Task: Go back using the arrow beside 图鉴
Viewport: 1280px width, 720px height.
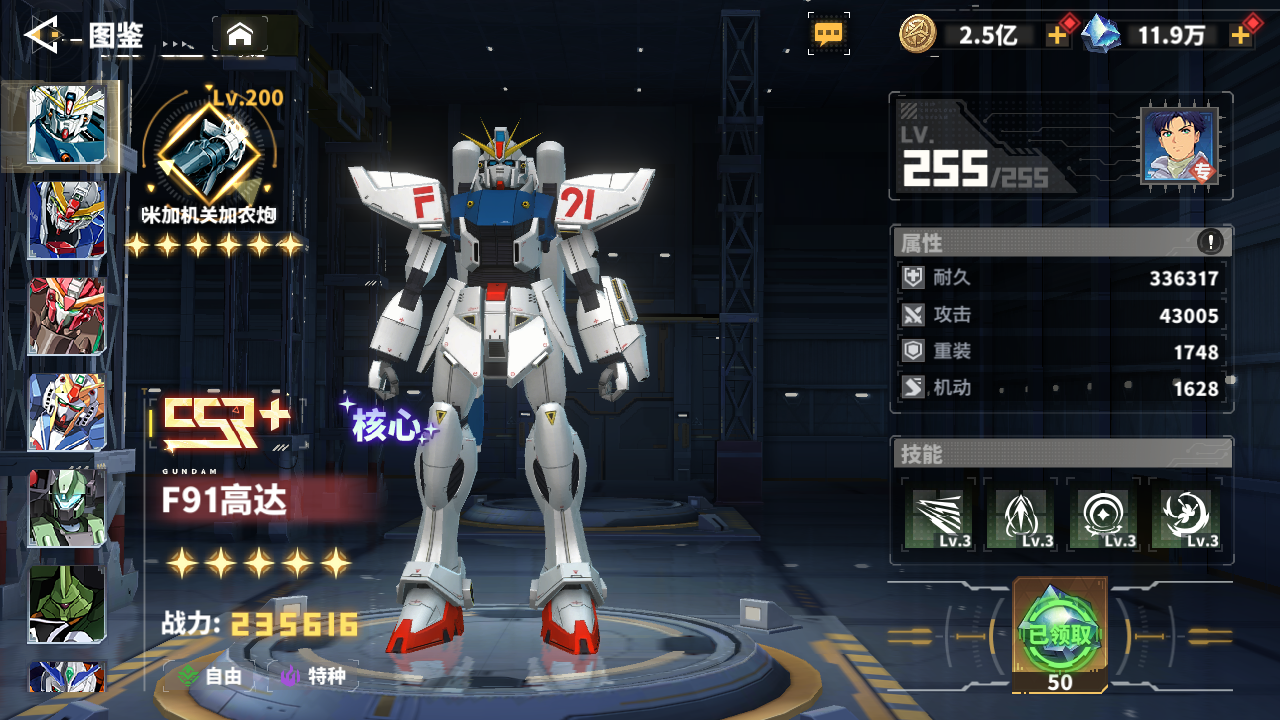Action: tap(43, 36)
